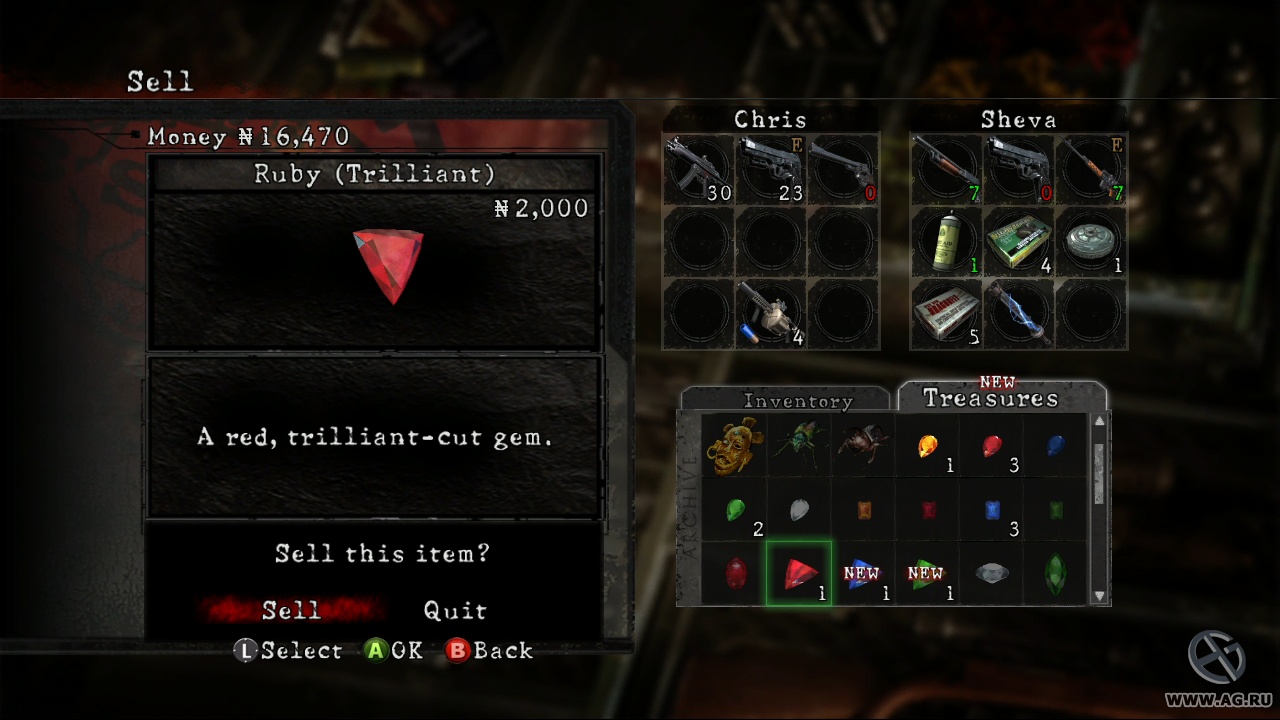Click the treasure list's up scroll arrow
This screenshot has height=720, width=1280.
(x=1100, y=422)
